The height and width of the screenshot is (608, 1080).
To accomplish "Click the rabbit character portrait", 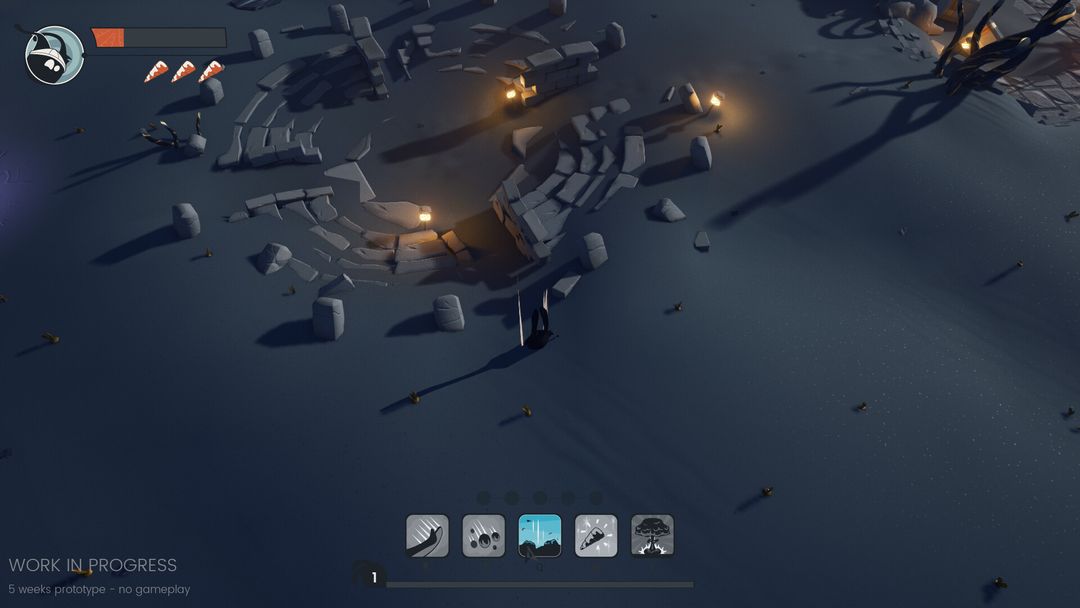I will [x=54, y=55].
